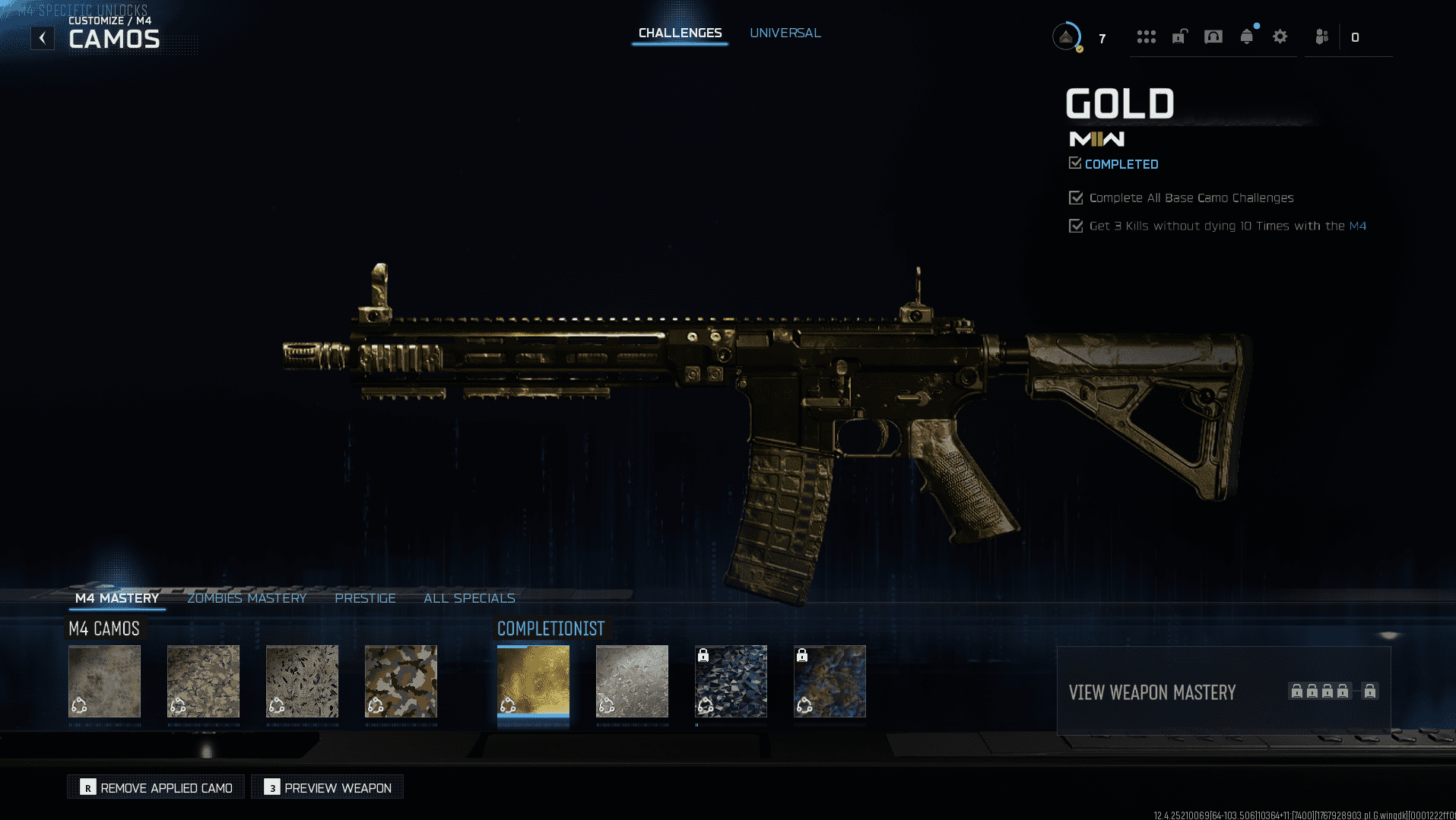Select the gold Completionist camo swatch
The height and width of the screenshot is (820, 1456).
533,681
